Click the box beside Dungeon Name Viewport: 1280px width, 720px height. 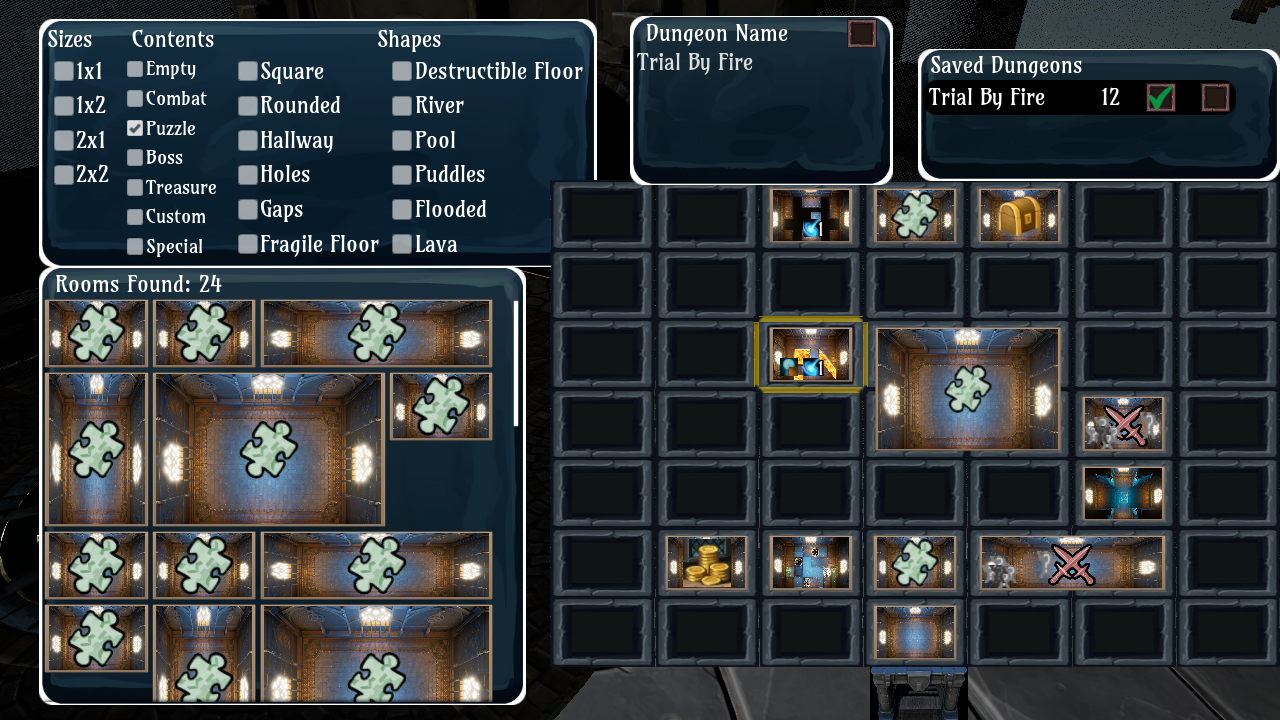point(861,34)
